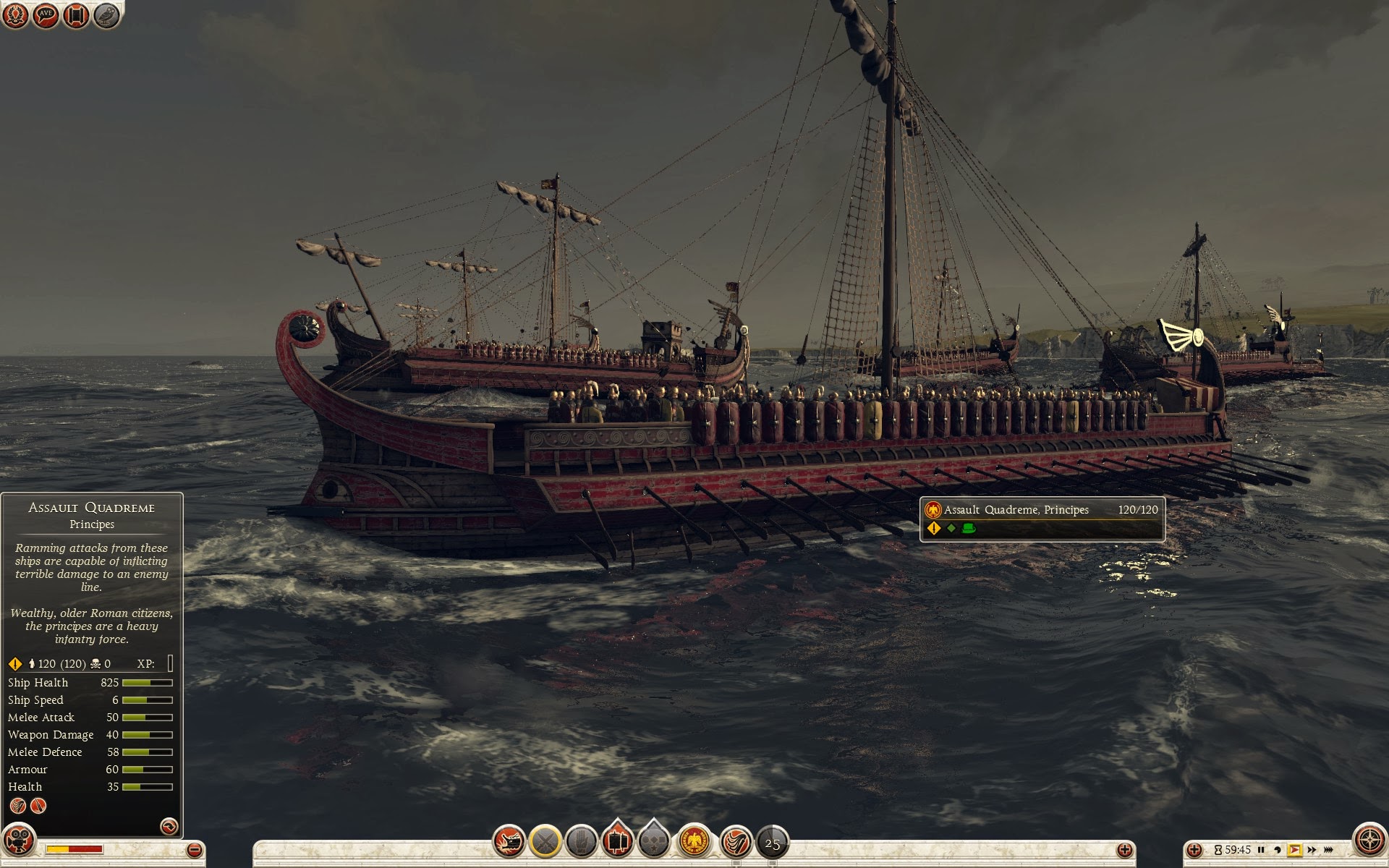
Task: Open the owl advisor icon
Action: pos(106,14)
